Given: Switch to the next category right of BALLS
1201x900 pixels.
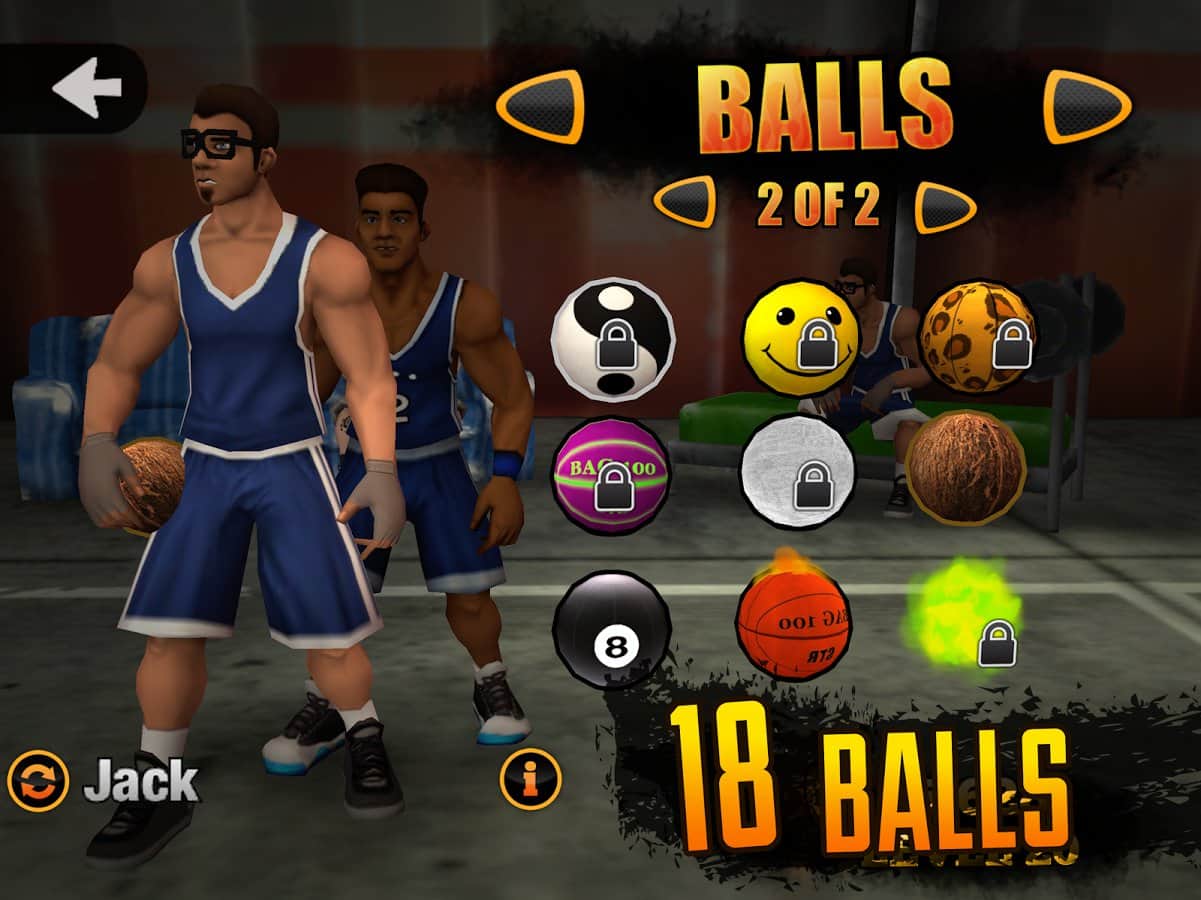Looking at the screenshot, I should click(x=1087, y=105).
